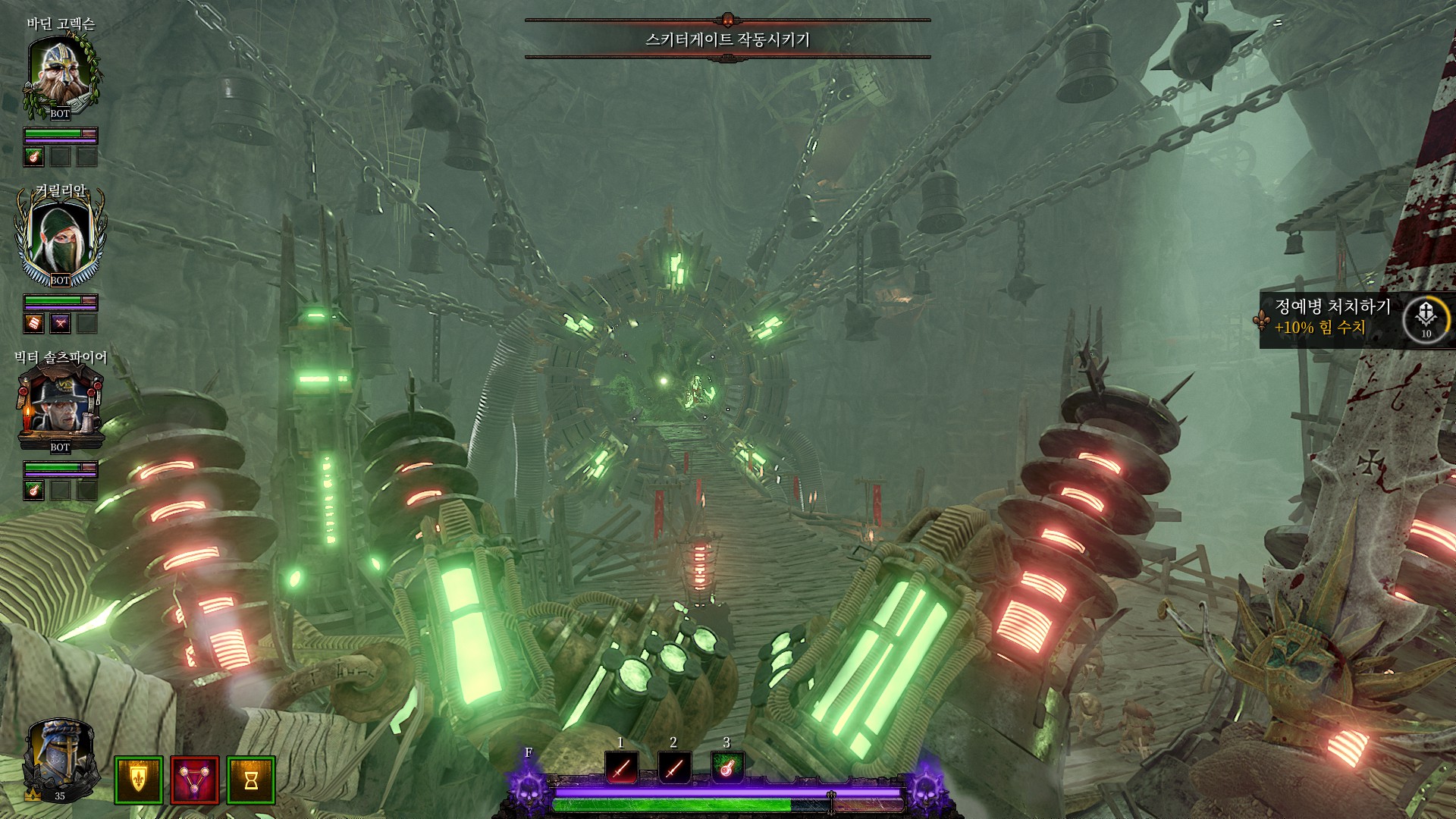Select the gold fleur-de-lis shield buff icon
Image resolution: width=1456 pixels, height=819 pixels.
(x=138, y=780)
